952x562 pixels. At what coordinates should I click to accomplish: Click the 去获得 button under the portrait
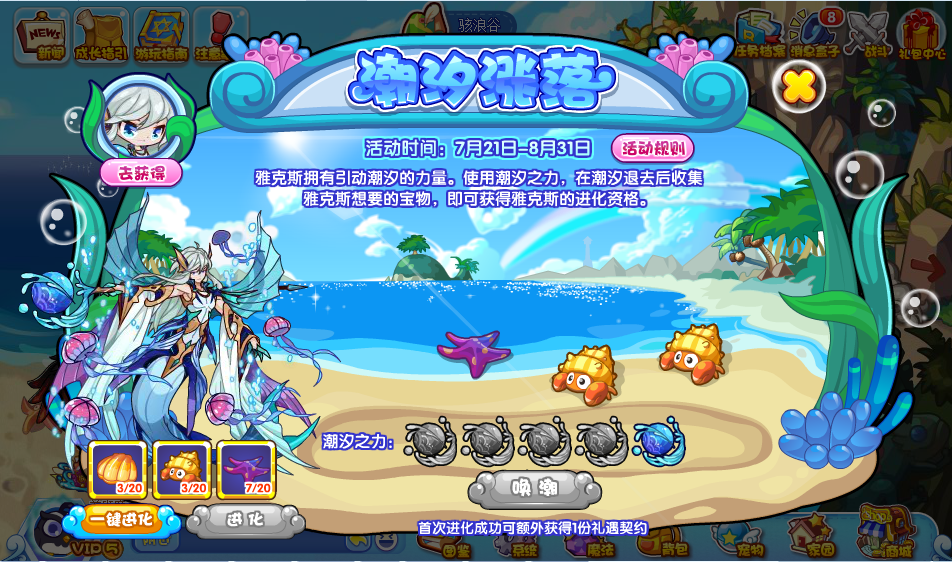(141, 173)
